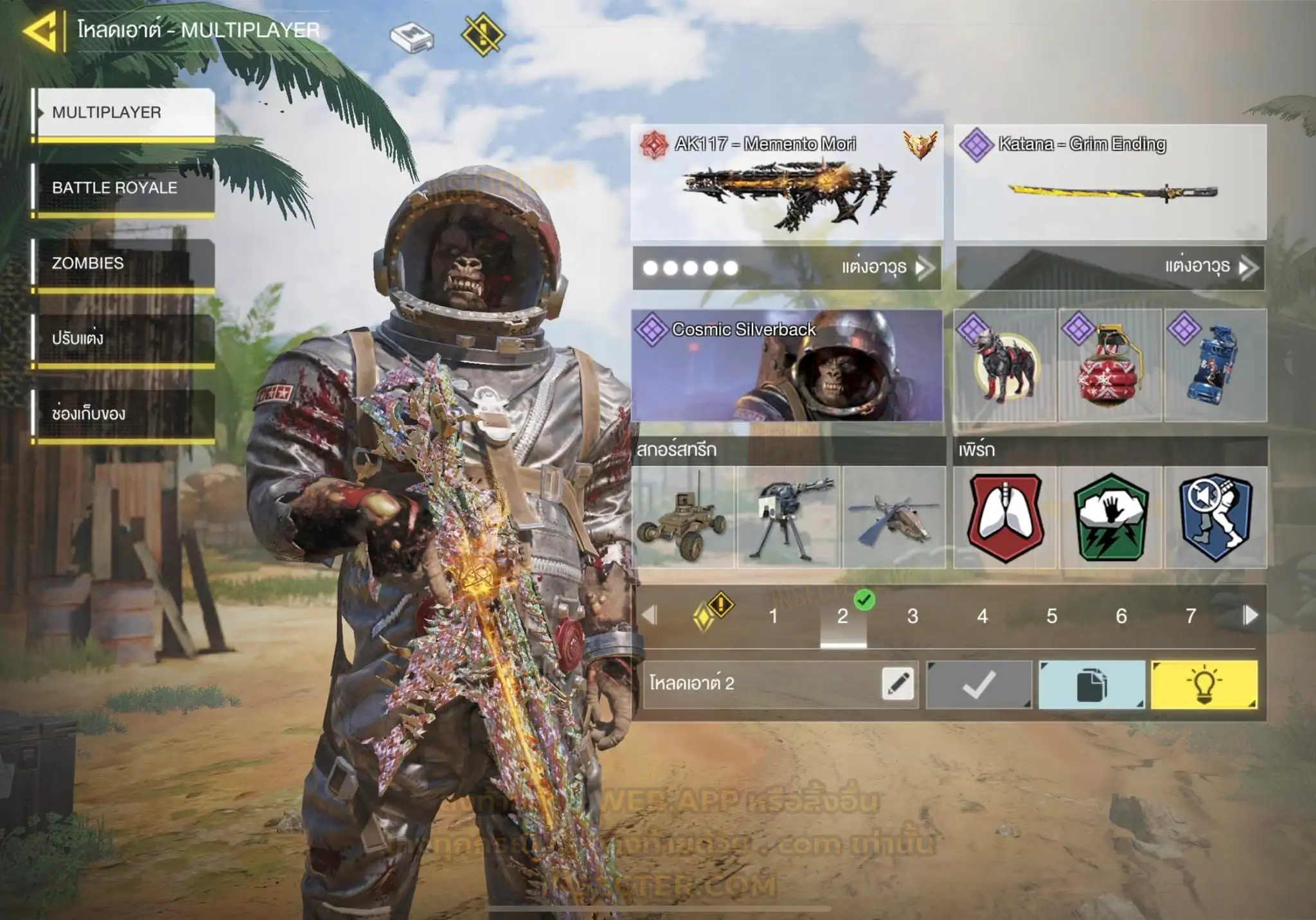Open the ปรับแต่ง customization tab
The width and height of the screenshot is (1316, 920).
(x=123, y=339)
